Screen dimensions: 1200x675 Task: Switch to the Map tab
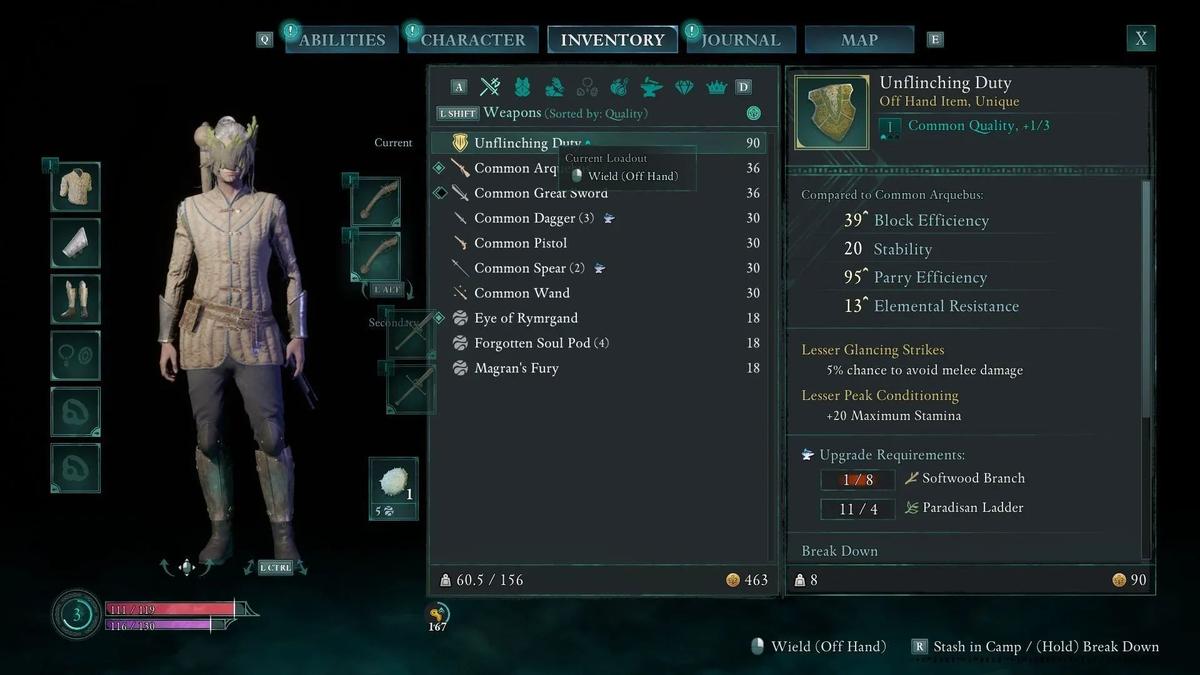[x=859, y=40]
